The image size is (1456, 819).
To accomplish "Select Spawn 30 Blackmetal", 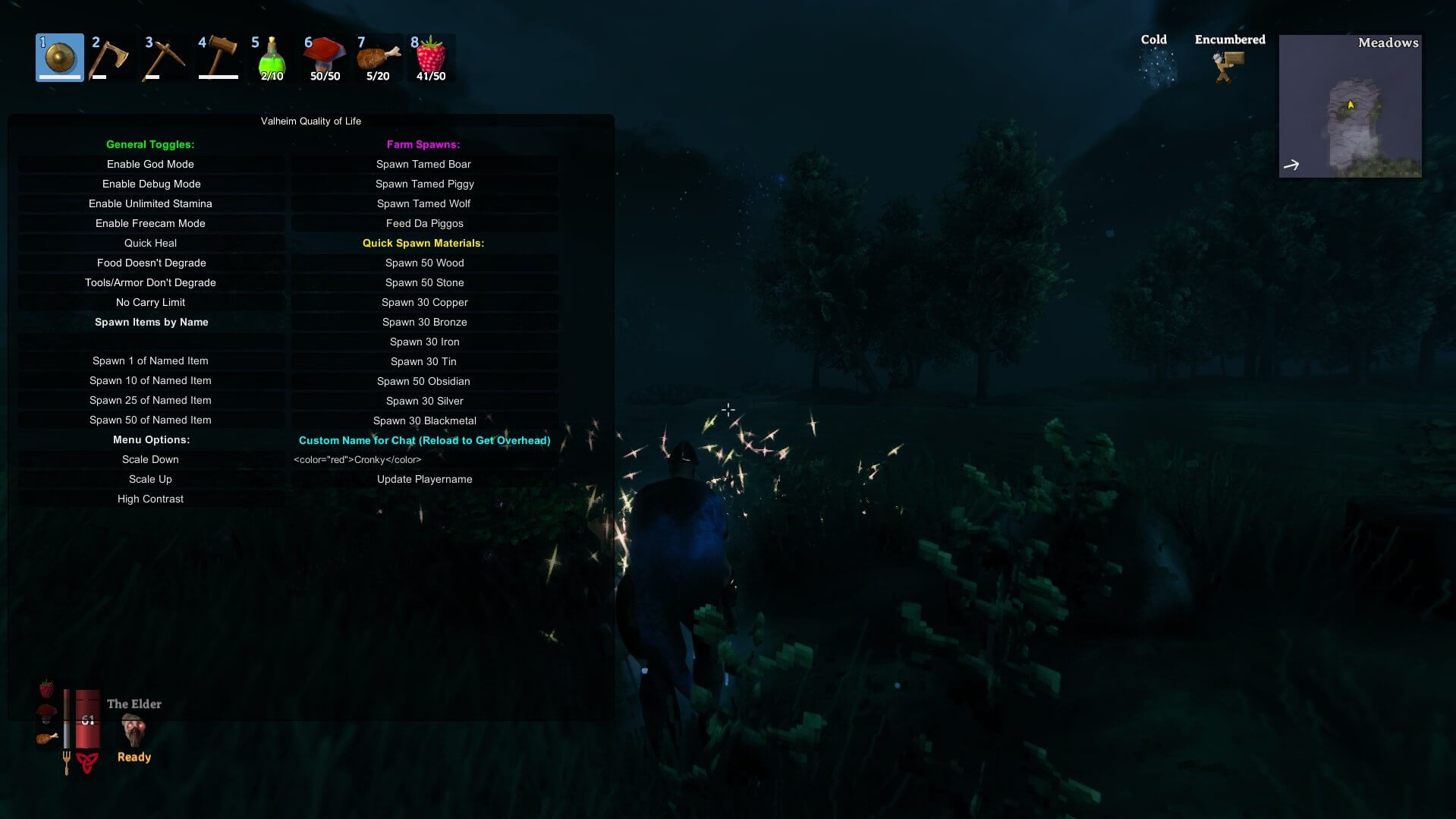I will point(424,421).
